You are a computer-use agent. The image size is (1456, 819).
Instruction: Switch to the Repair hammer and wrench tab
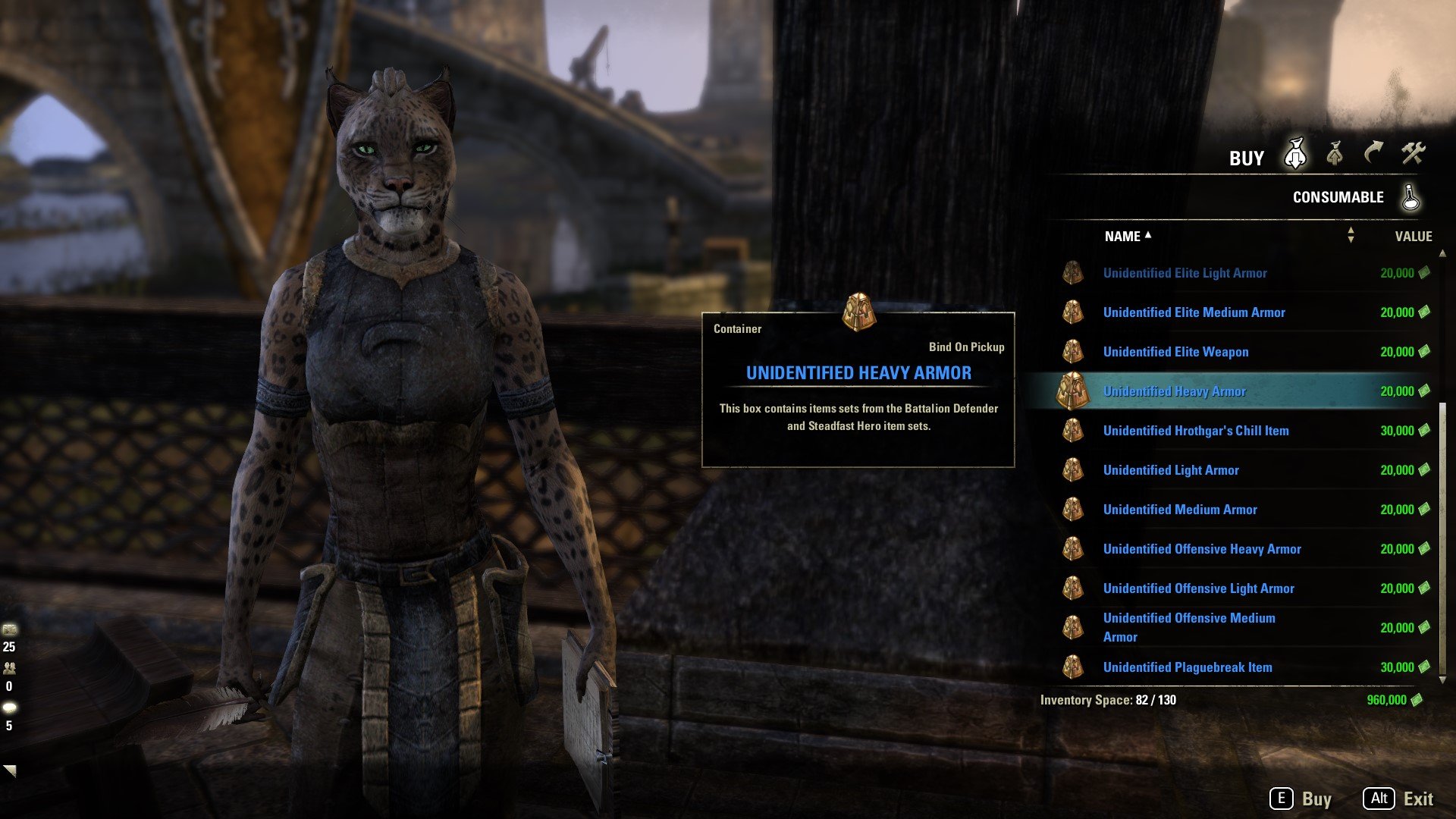coord(1413,155)
